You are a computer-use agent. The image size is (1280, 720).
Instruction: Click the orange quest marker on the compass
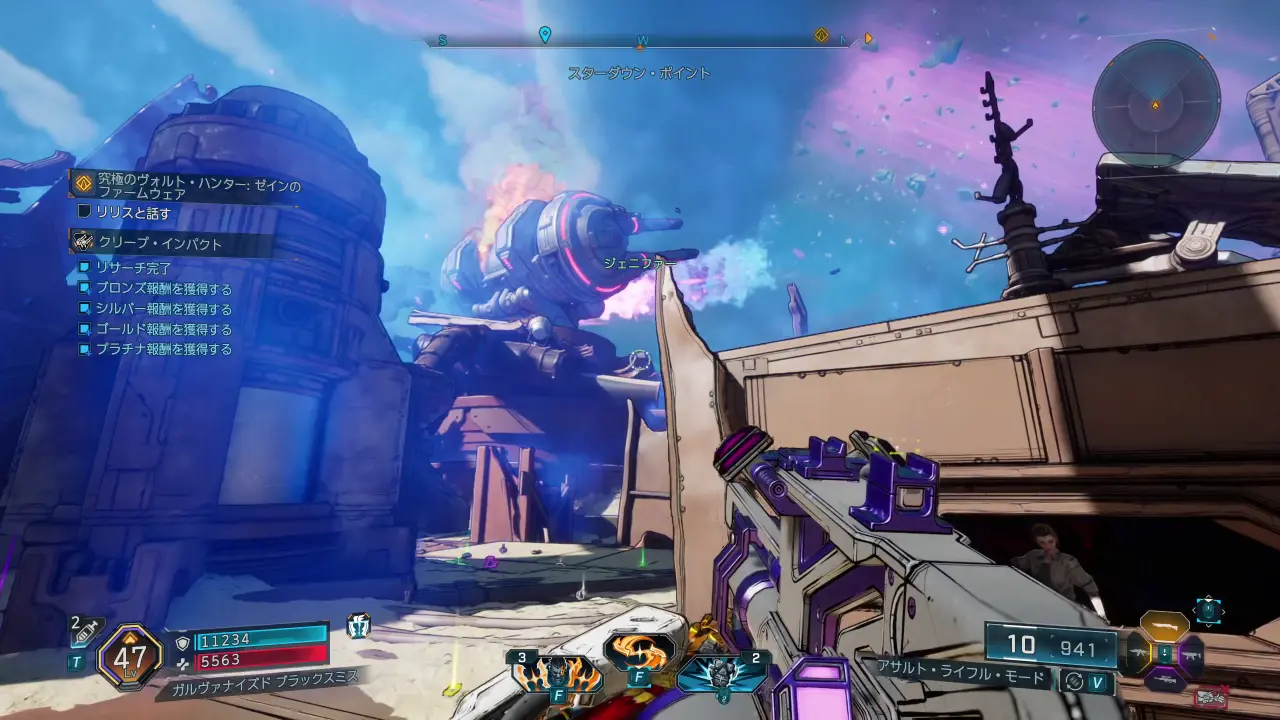(821, 36)
